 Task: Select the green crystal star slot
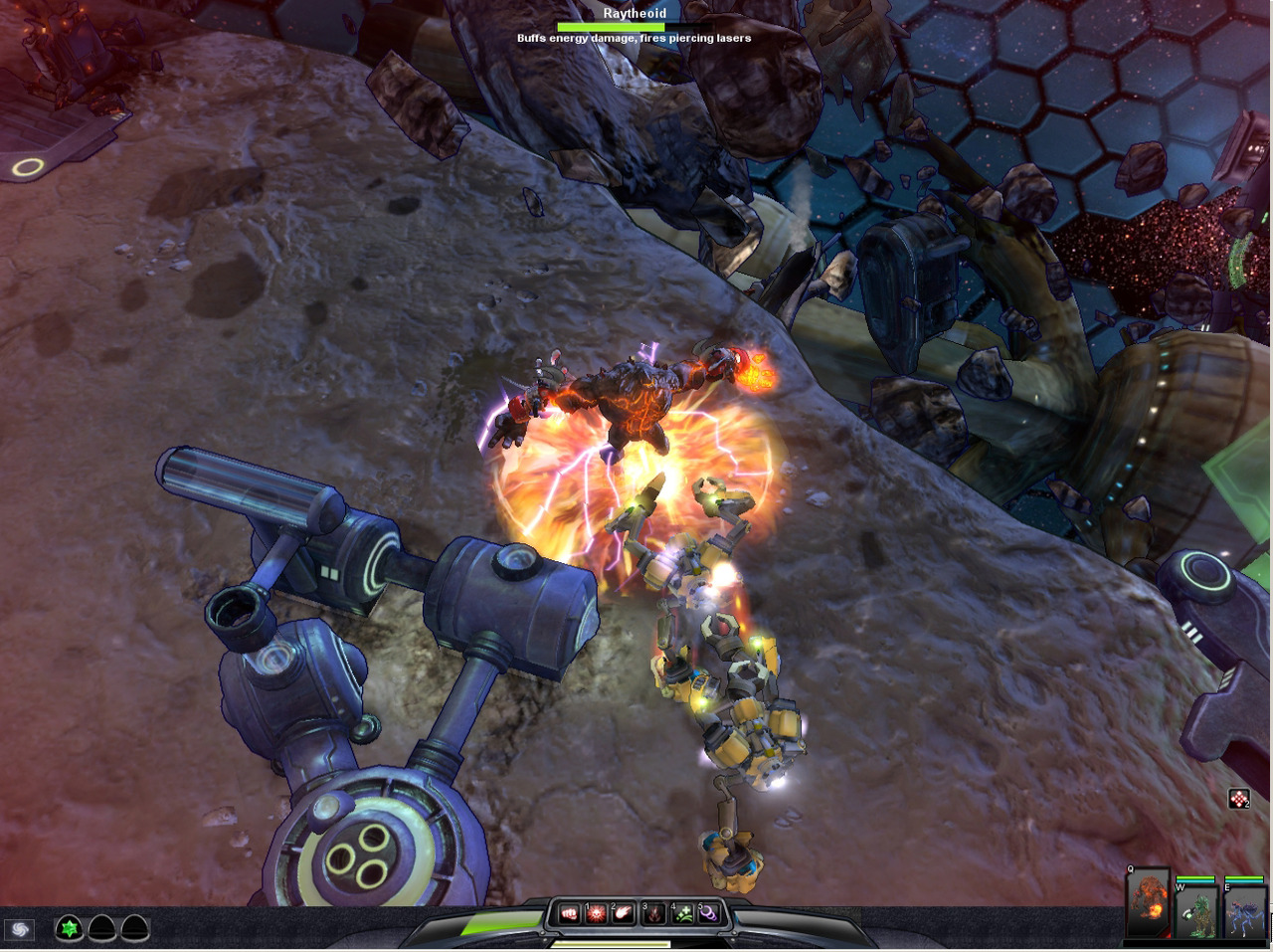pos(69,929)
